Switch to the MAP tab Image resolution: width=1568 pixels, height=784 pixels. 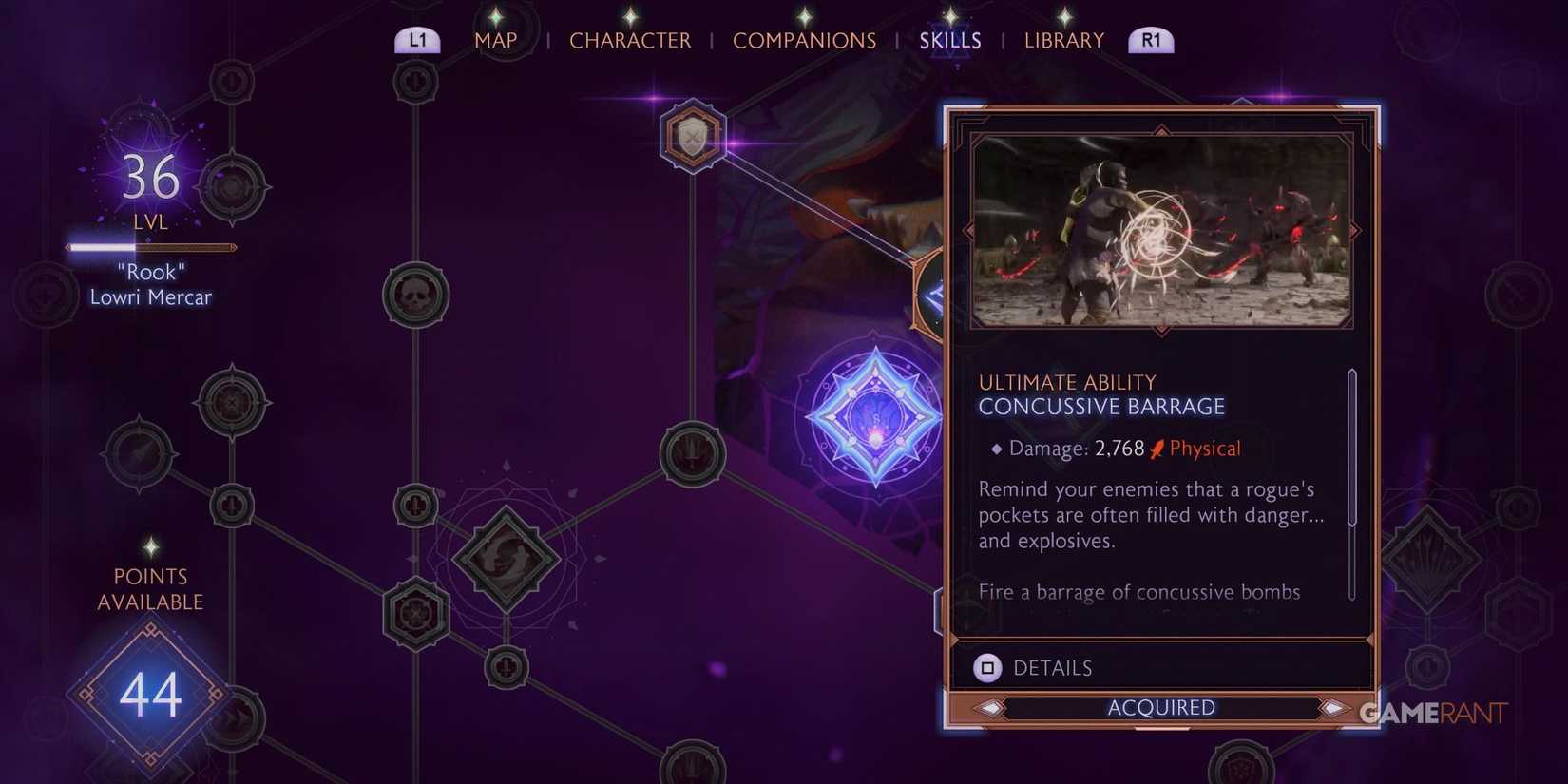(496, 40)
